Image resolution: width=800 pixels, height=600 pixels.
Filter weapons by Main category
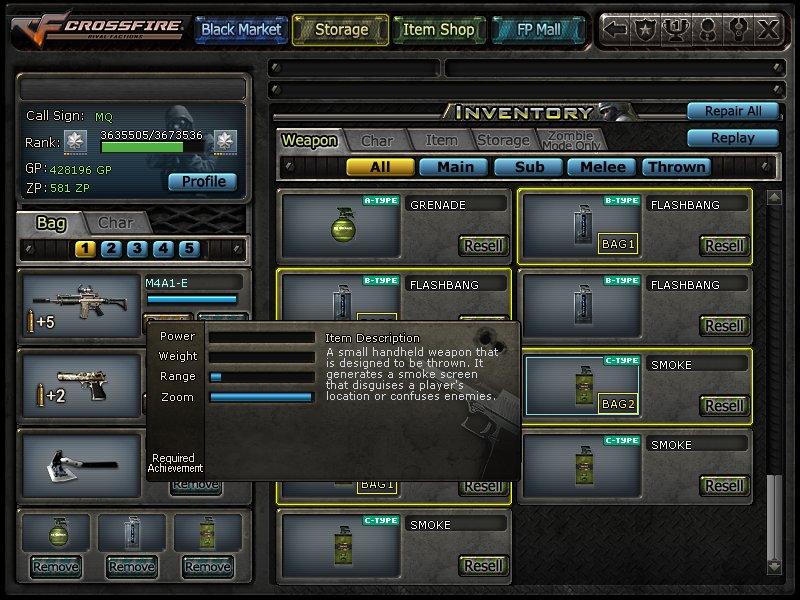coord(454,167)
